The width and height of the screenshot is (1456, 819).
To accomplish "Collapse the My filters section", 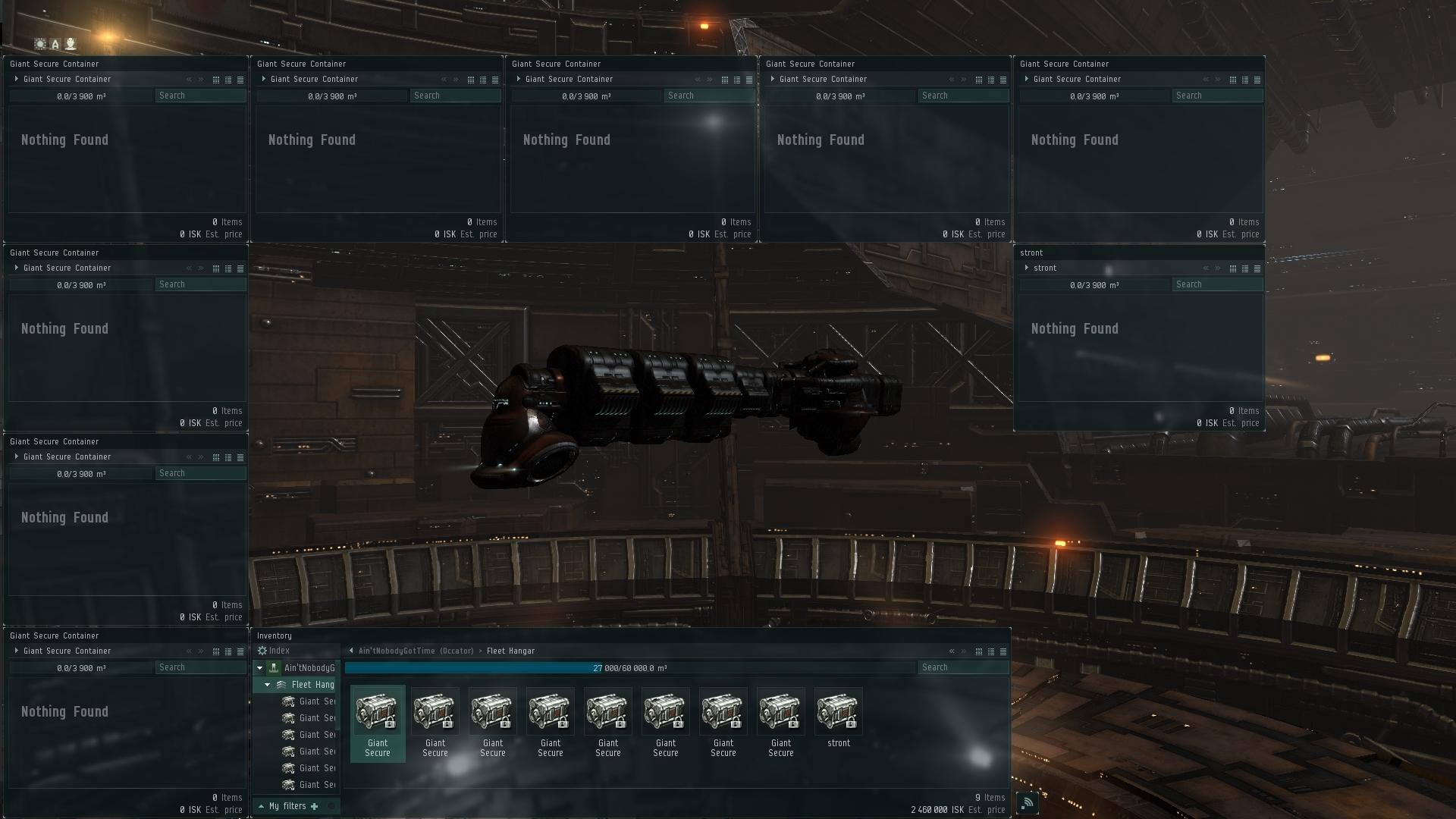I will click(262, 805).
